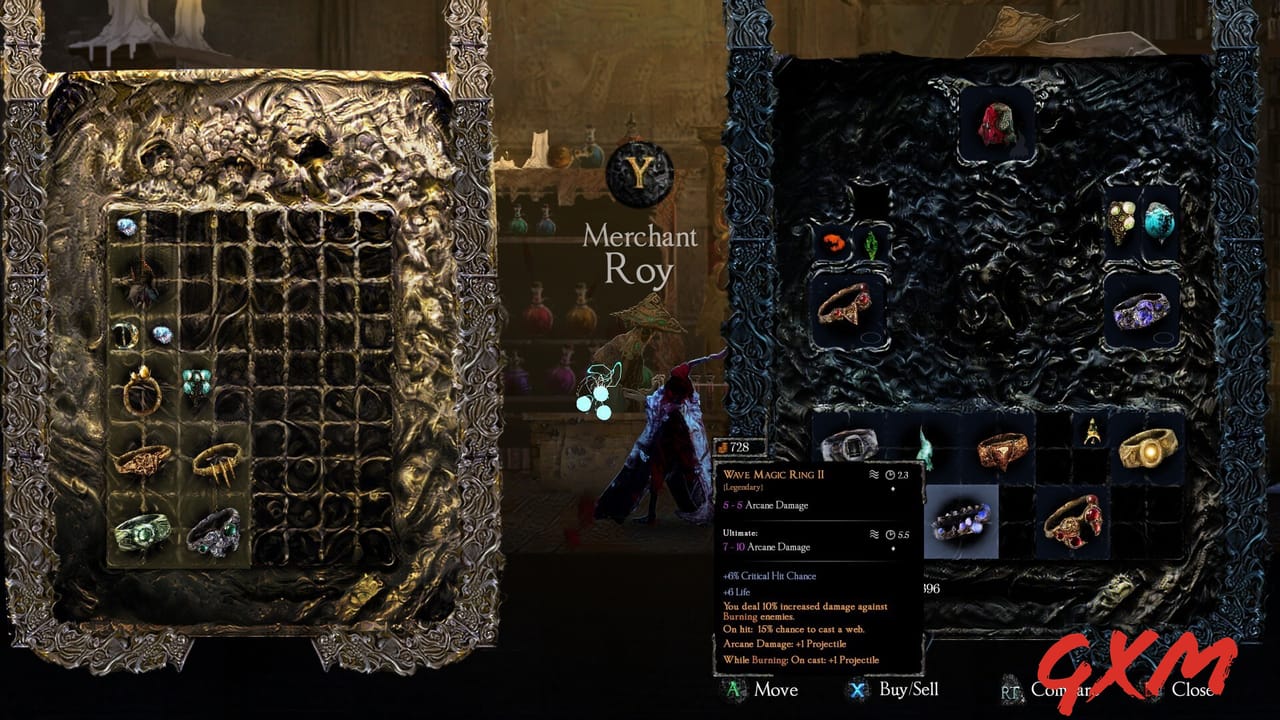Select the turquoise beetle amulet

(196, 384)
